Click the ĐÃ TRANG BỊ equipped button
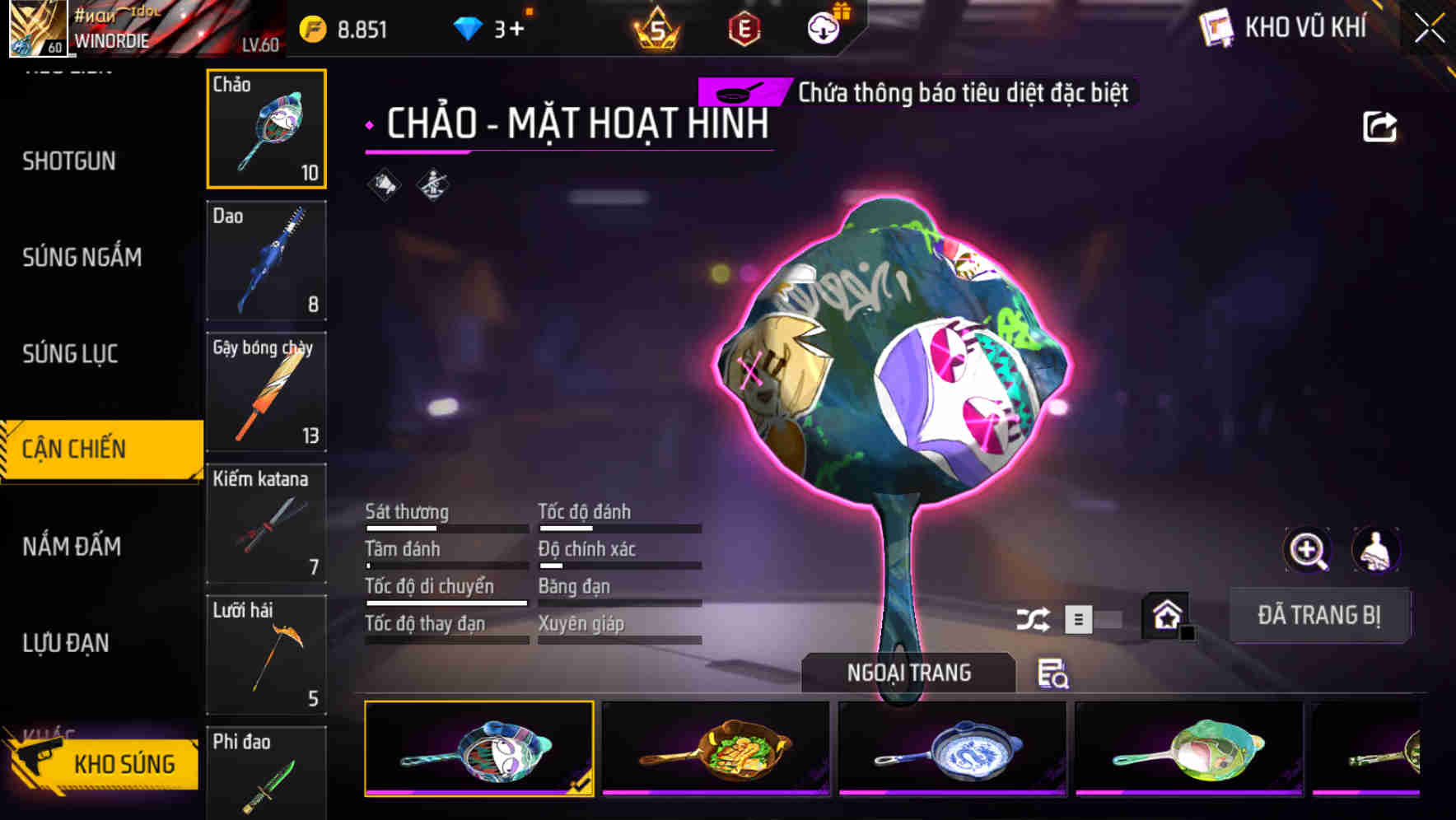 pos(1319,615)
